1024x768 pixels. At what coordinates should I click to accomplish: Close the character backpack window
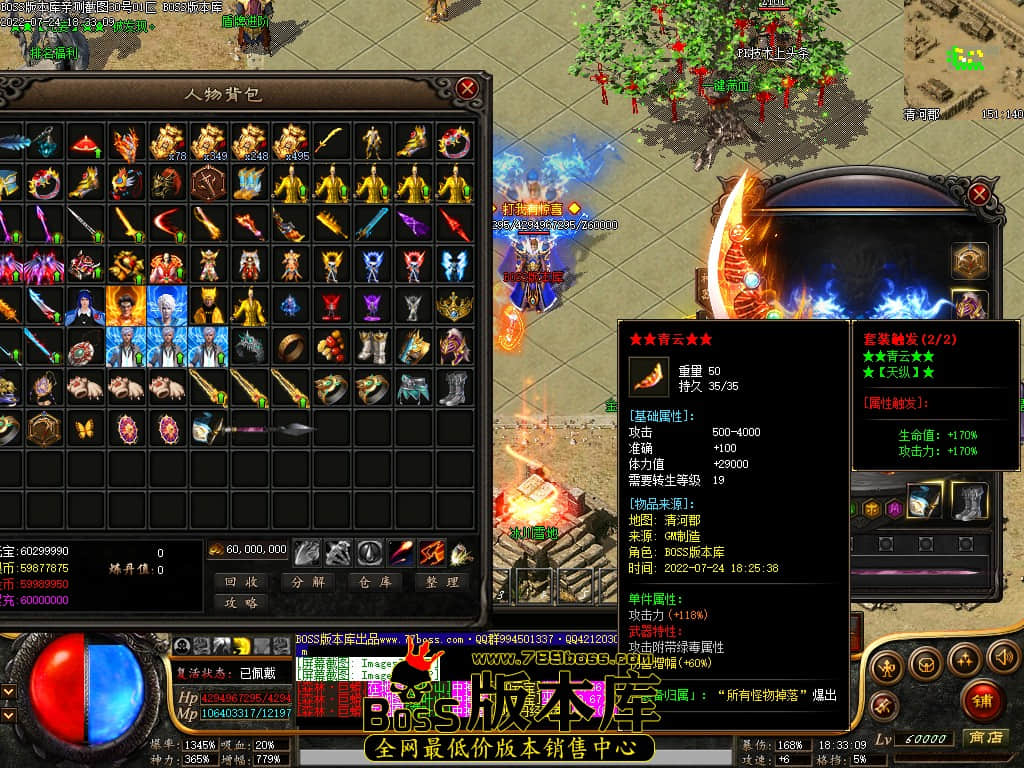tap(467, 89)
